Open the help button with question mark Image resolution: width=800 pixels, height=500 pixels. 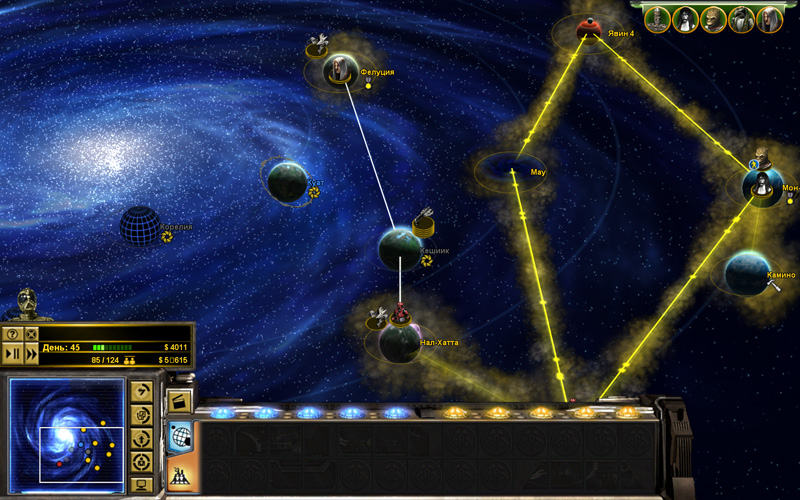coord(13,333)
